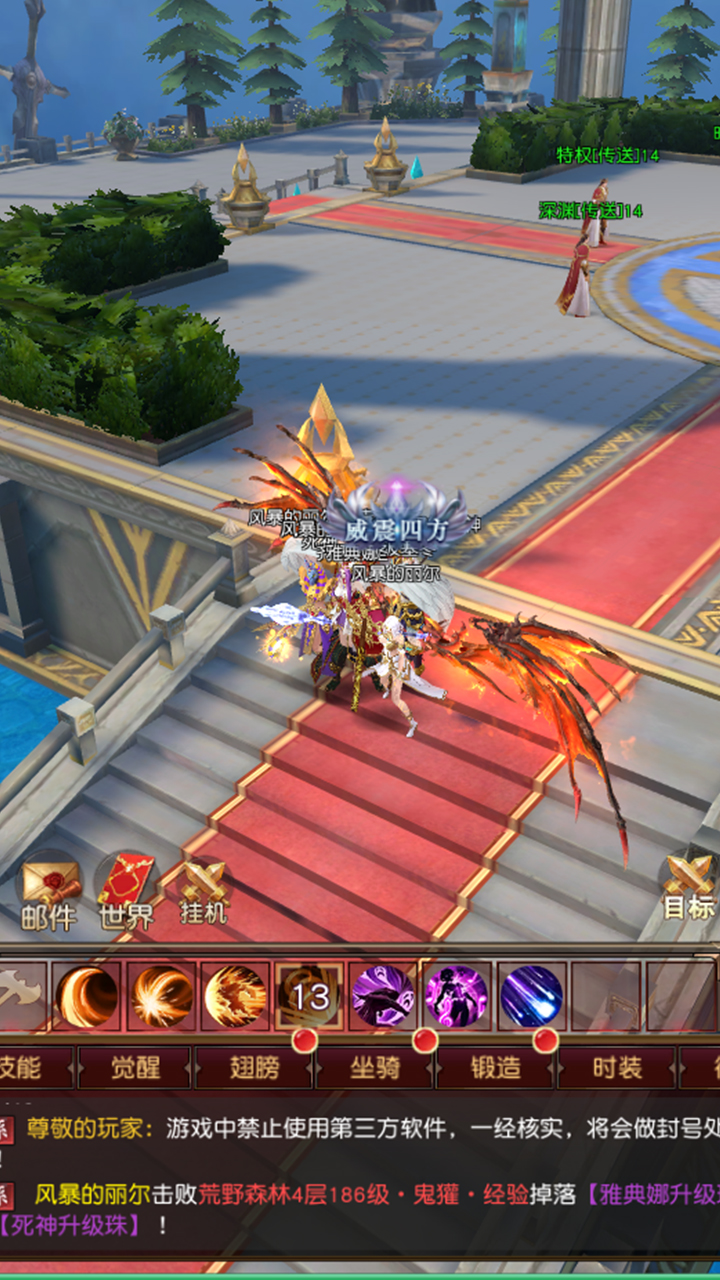Switch to the wings (翅膀) menu
This screenshot has height=1280, width=720.
click(254, 1067)
